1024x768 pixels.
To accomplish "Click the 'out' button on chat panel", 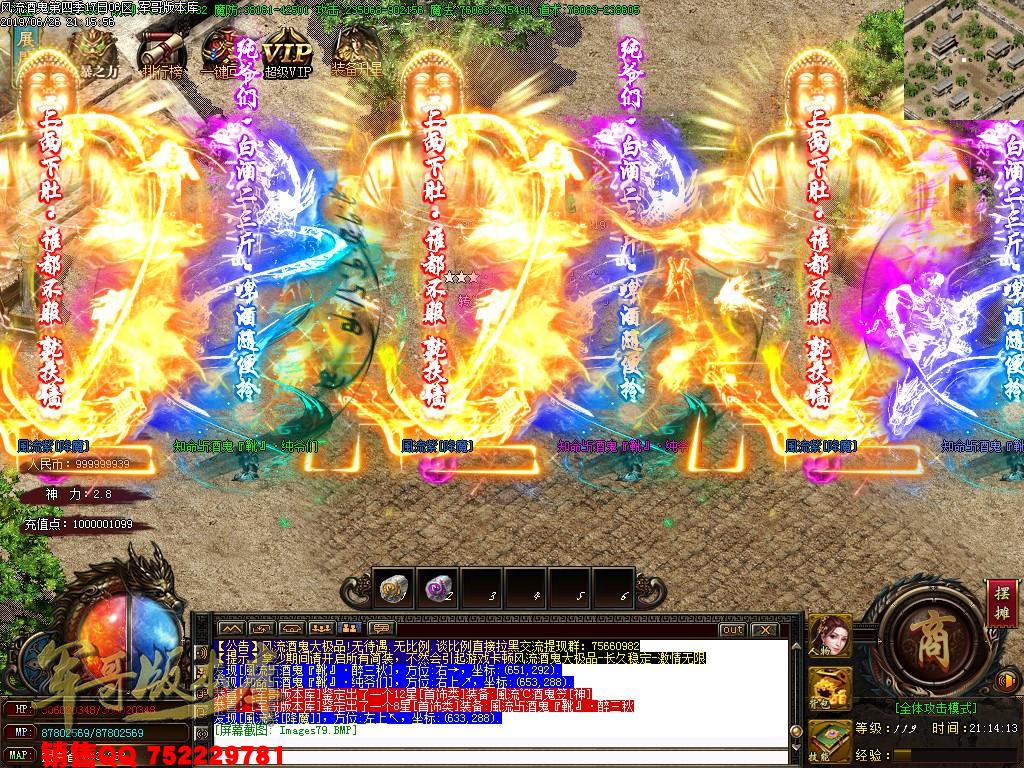I will click(732, 629).
